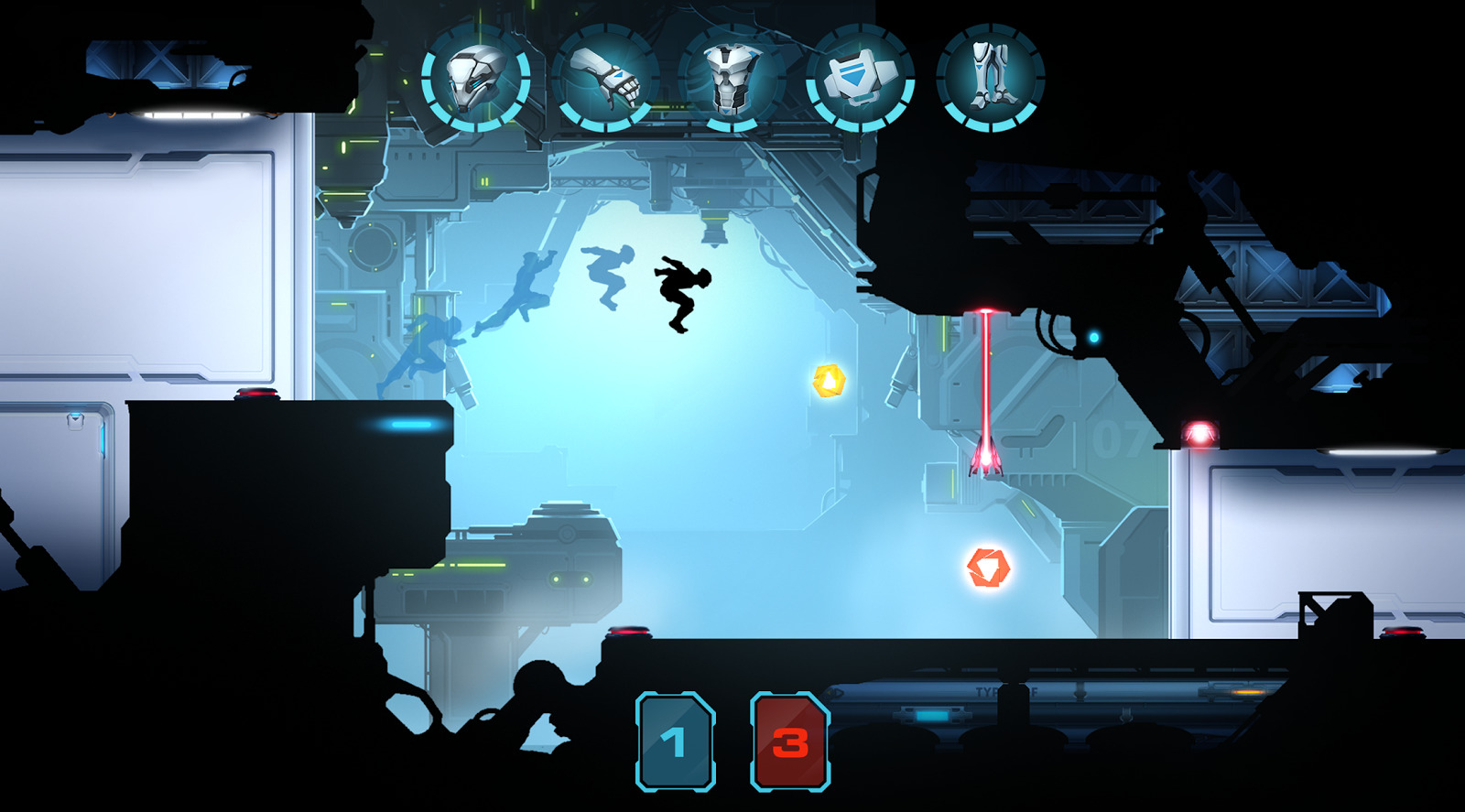Click the crouched robot on the bottom platform
The image size is (1465, 812).
540,700
